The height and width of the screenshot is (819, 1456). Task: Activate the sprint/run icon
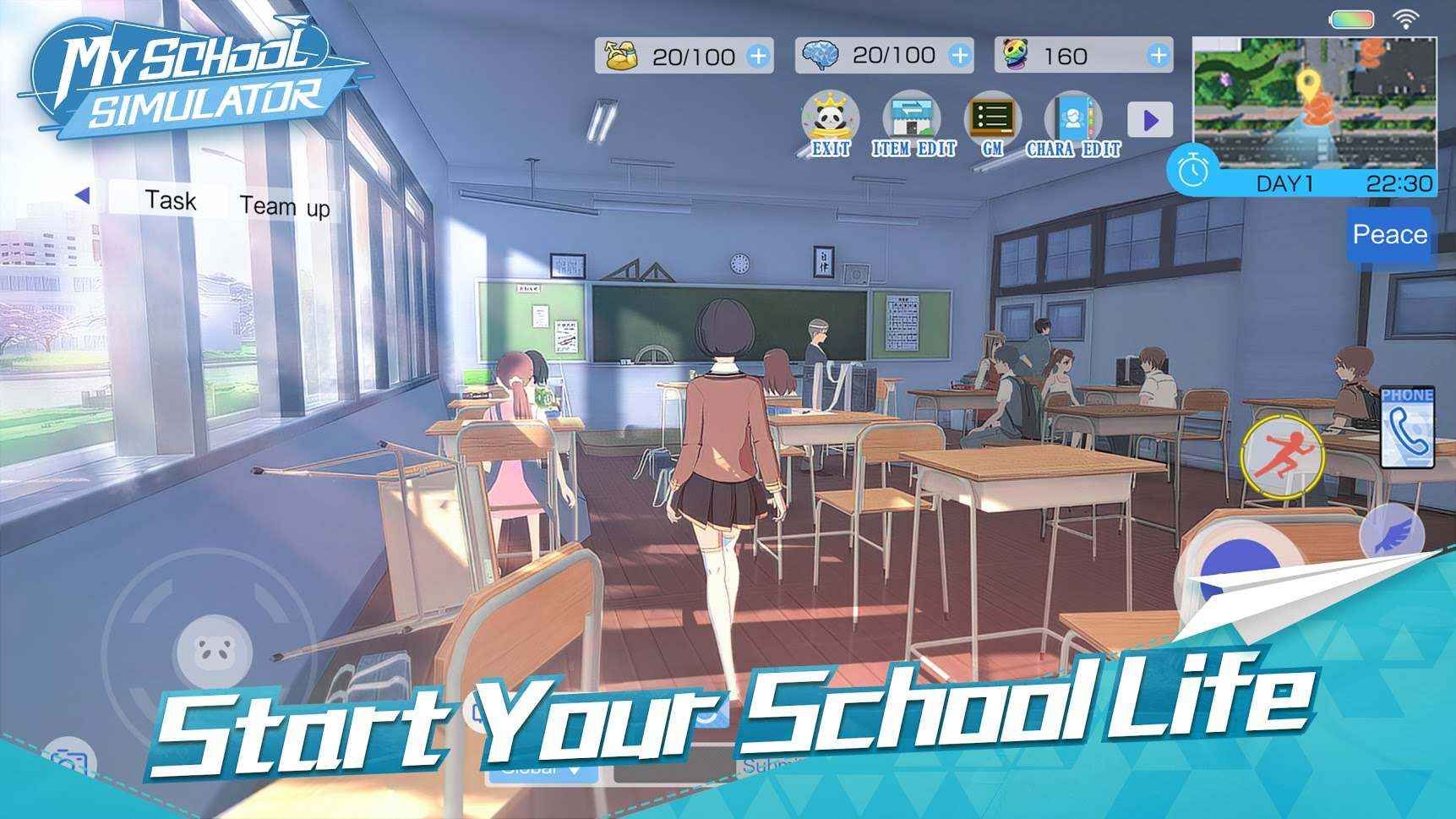1282,457
